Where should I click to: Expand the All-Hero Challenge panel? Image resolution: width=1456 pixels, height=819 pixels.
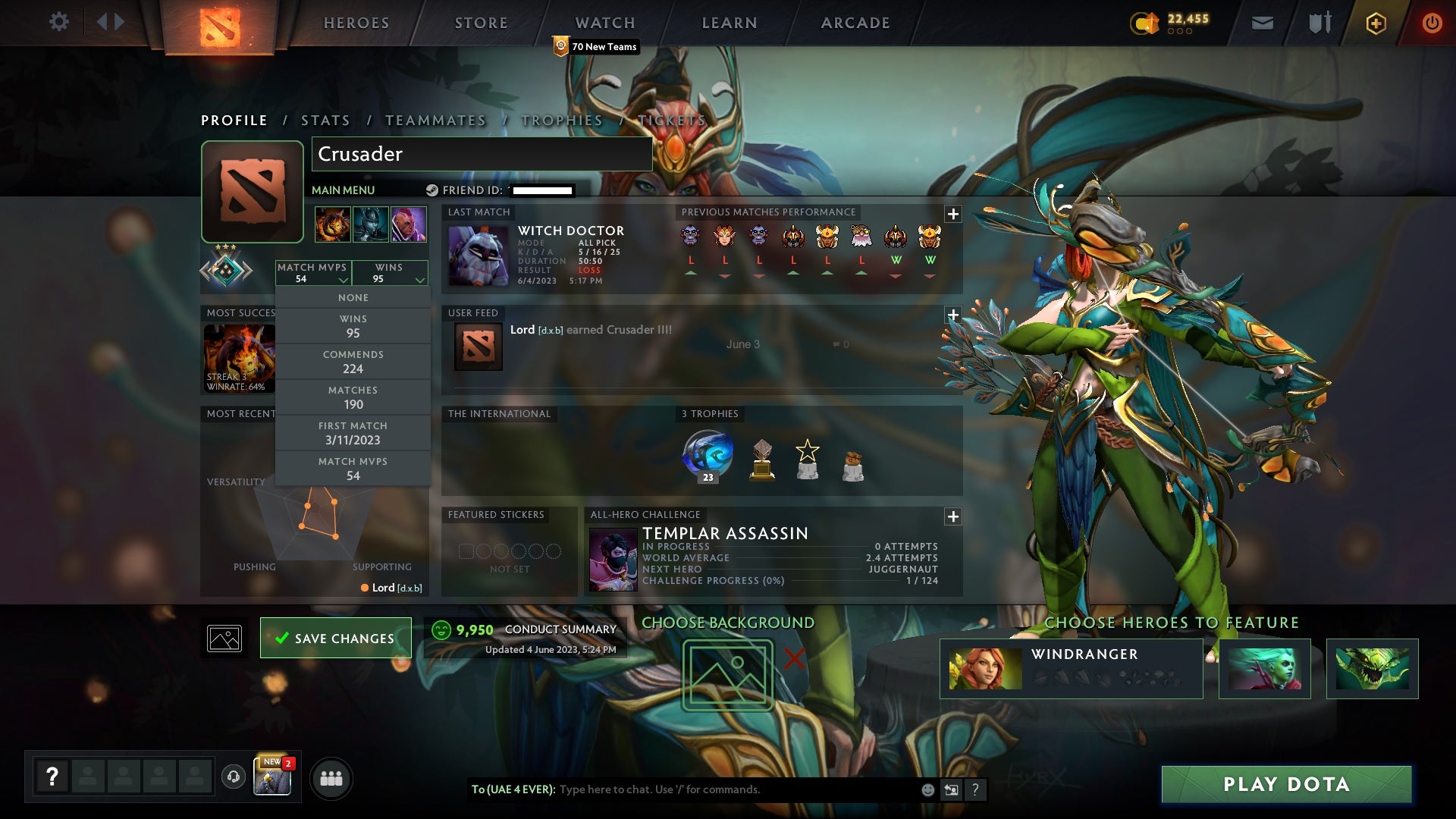click(x=952, y=516)
